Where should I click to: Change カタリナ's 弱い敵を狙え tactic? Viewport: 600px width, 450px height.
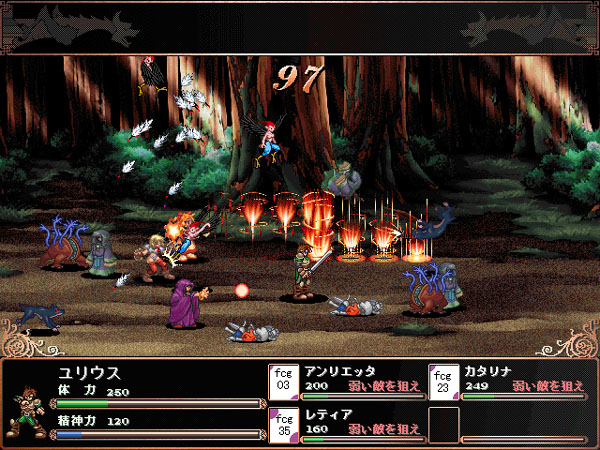(x=548, y=385)
